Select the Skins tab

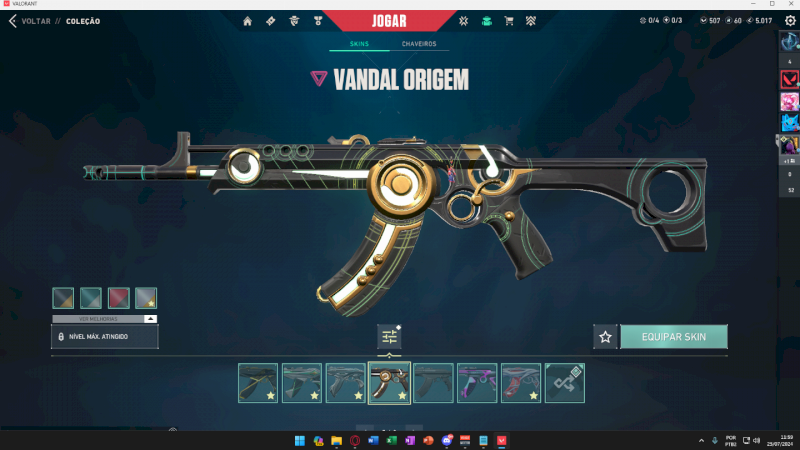(x=360, y=45)
